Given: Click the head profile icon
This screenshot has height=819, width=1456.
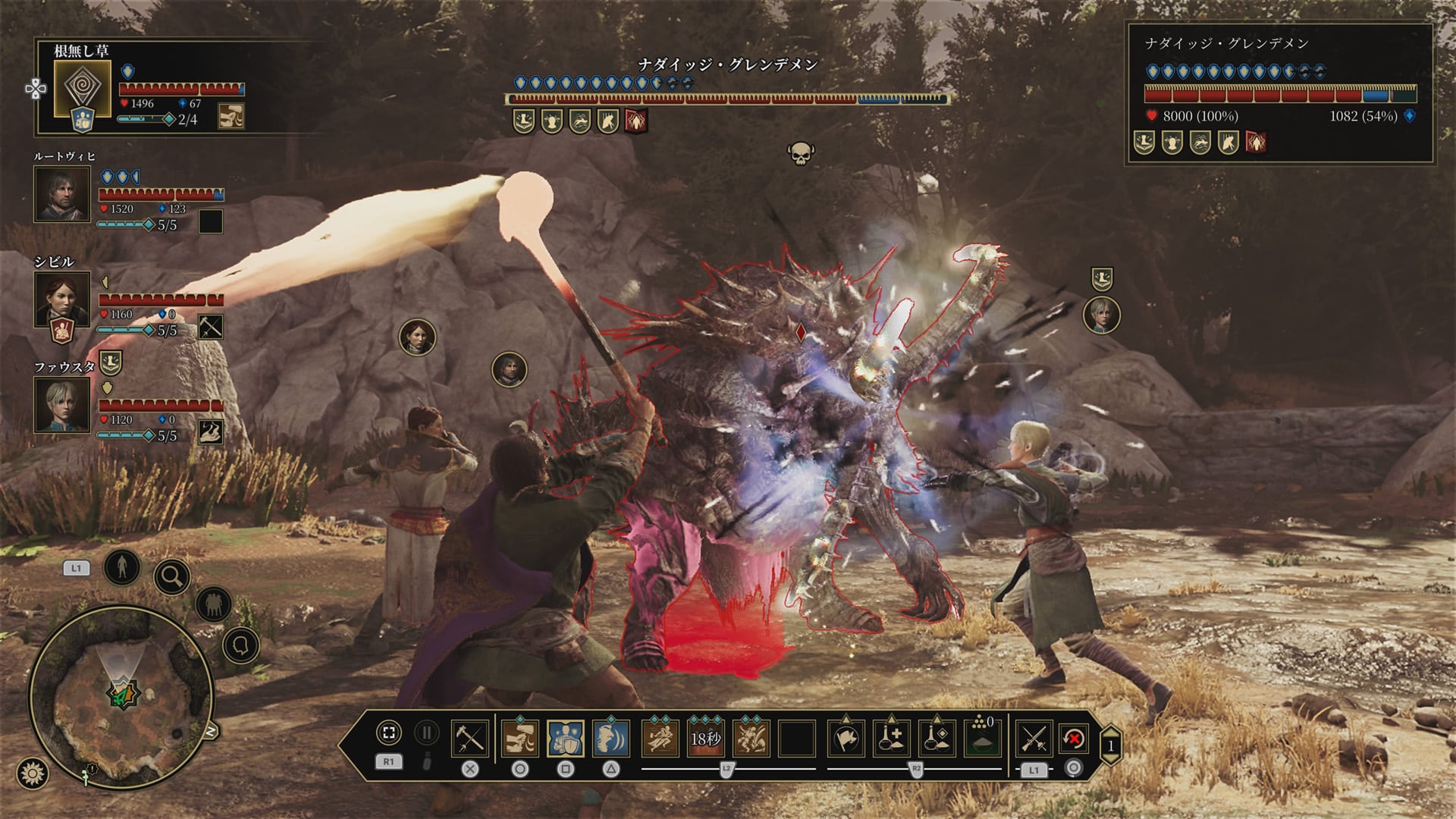Looking at the screenshot, I should click(241, 646).
